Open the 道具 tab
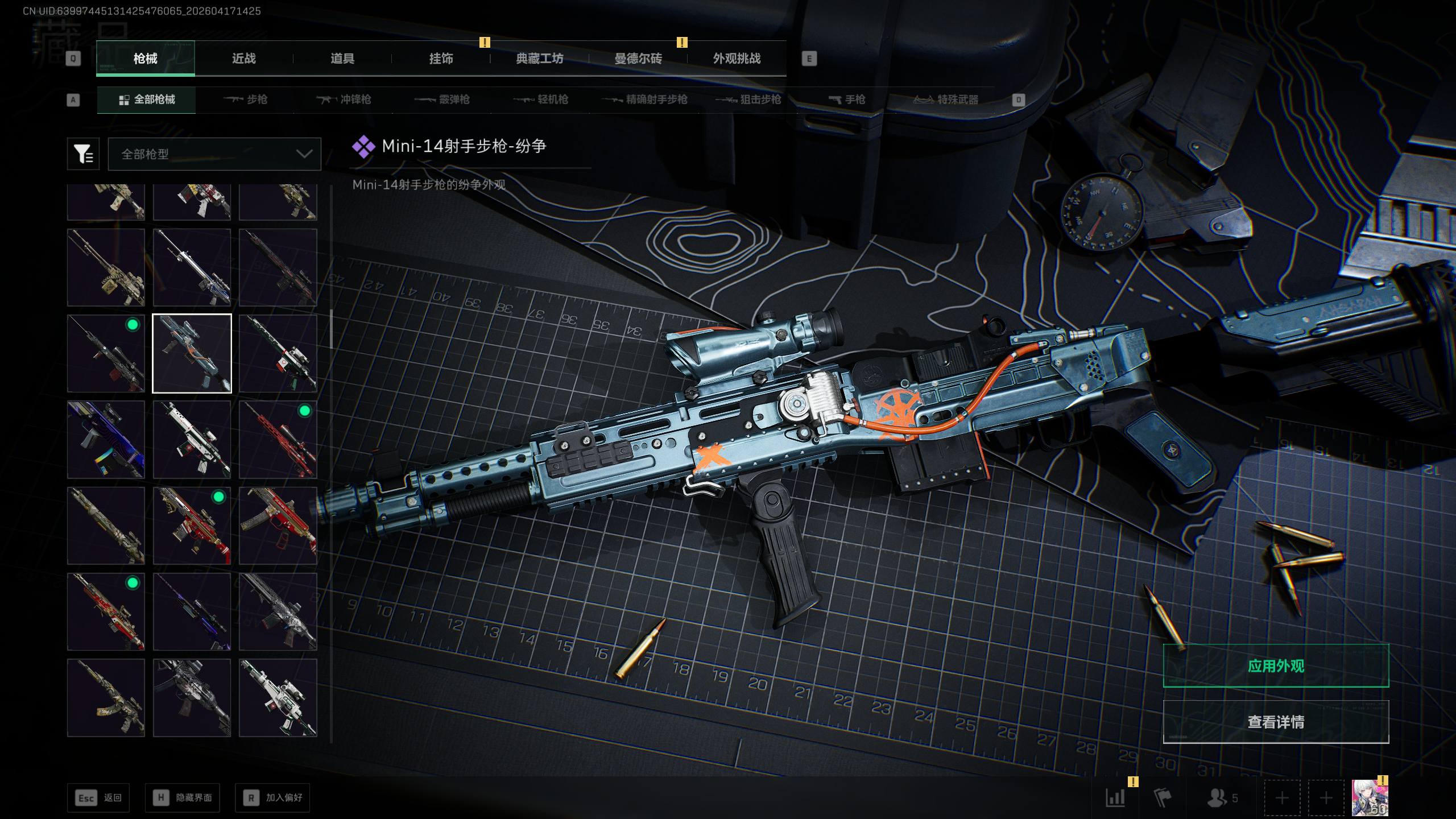The image size is (1456, 819). click(342, 59)
